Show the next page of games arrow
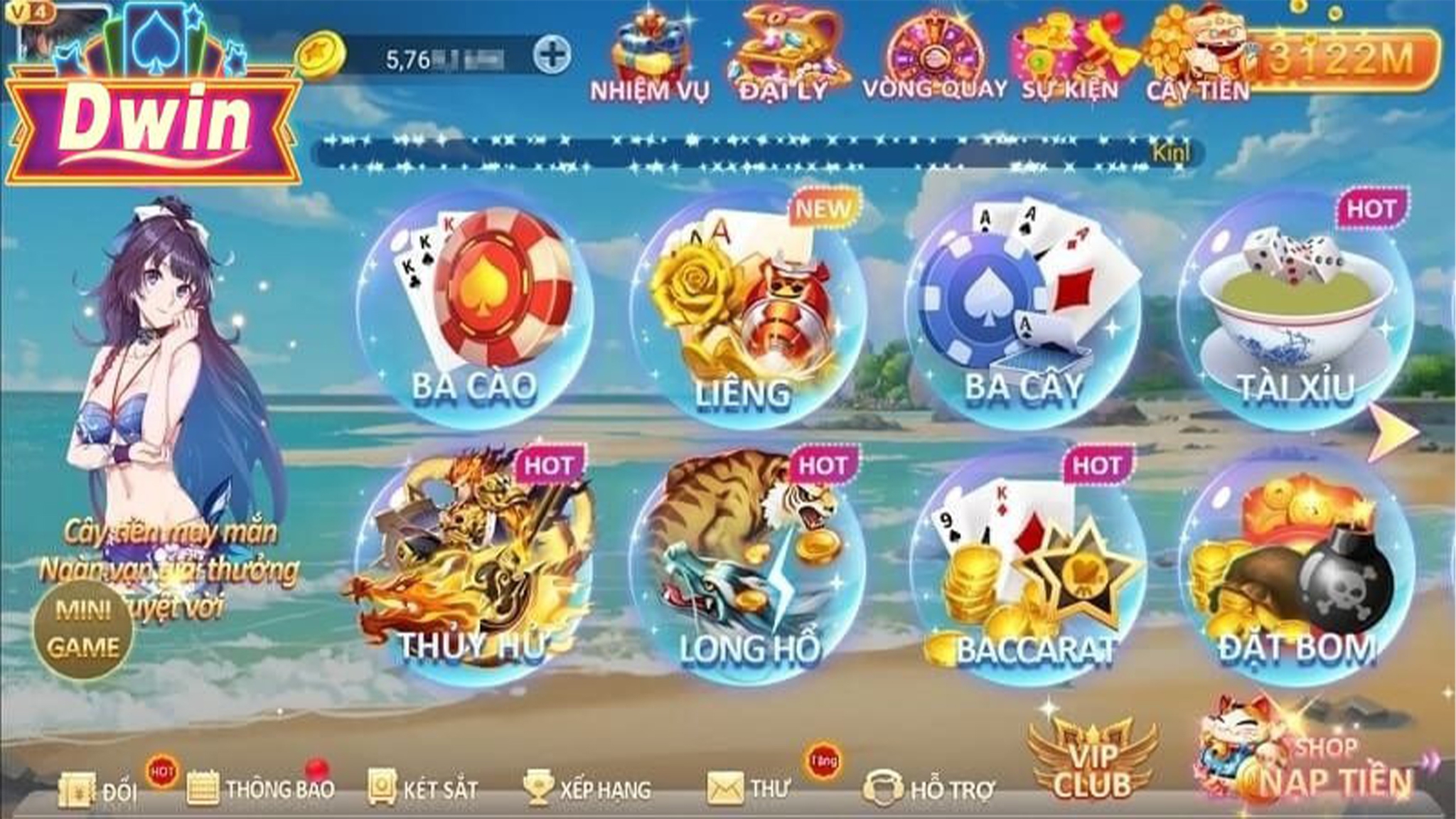 coord(1394,432)
